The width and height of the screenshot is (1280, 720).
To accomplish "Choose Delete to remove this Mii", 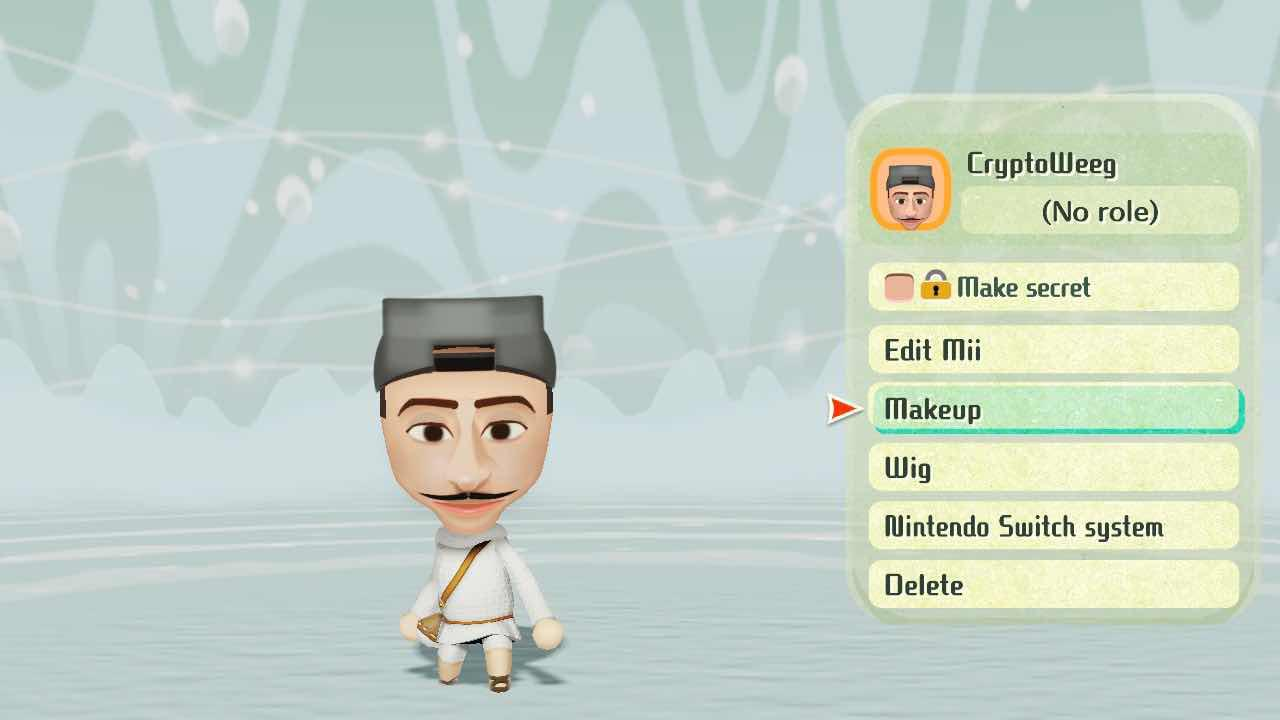I will click(1053, 585).
